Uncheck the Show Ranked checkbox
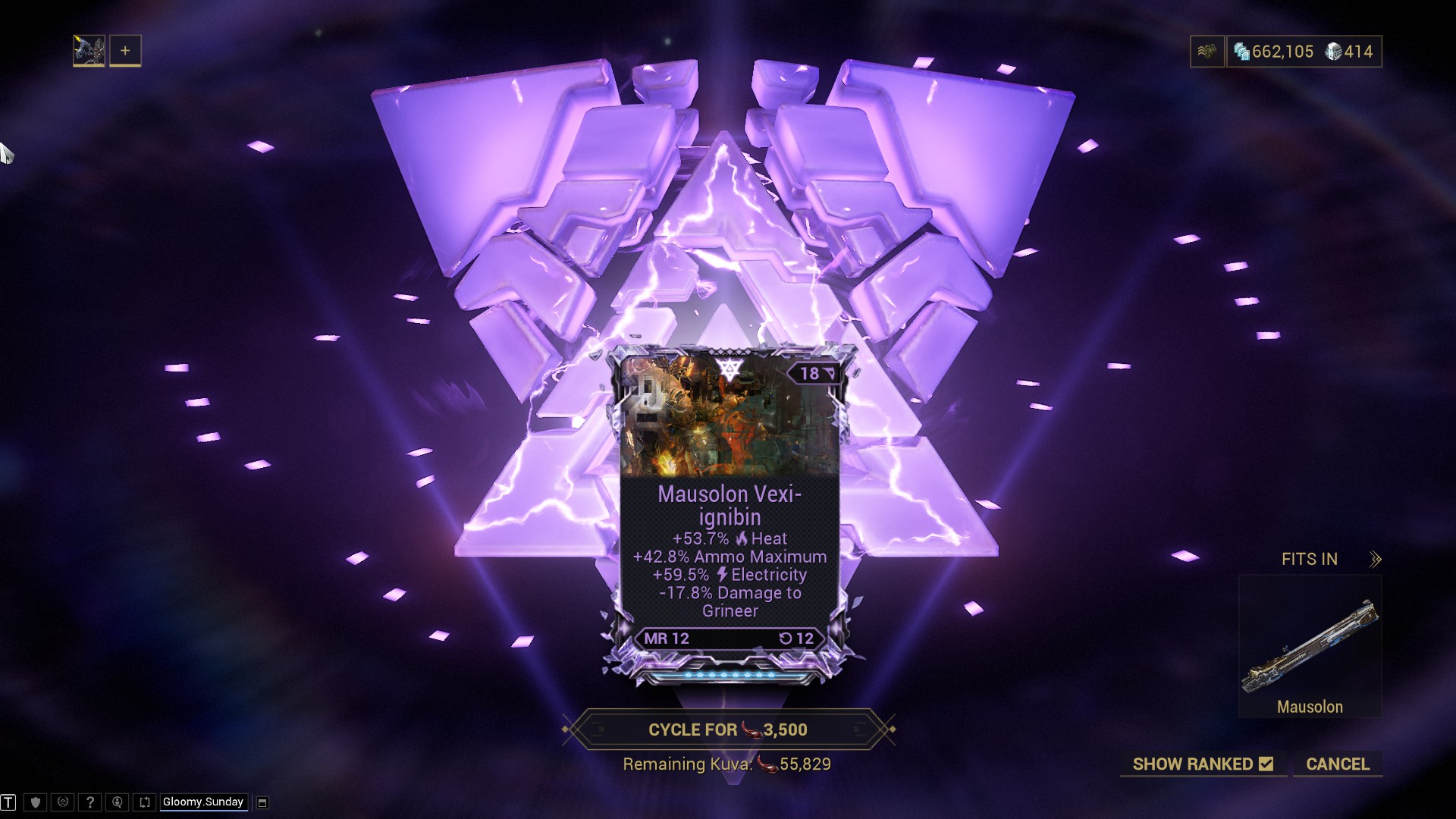The width and height of the screenshot is (1456, 819). coord(1266,765)
